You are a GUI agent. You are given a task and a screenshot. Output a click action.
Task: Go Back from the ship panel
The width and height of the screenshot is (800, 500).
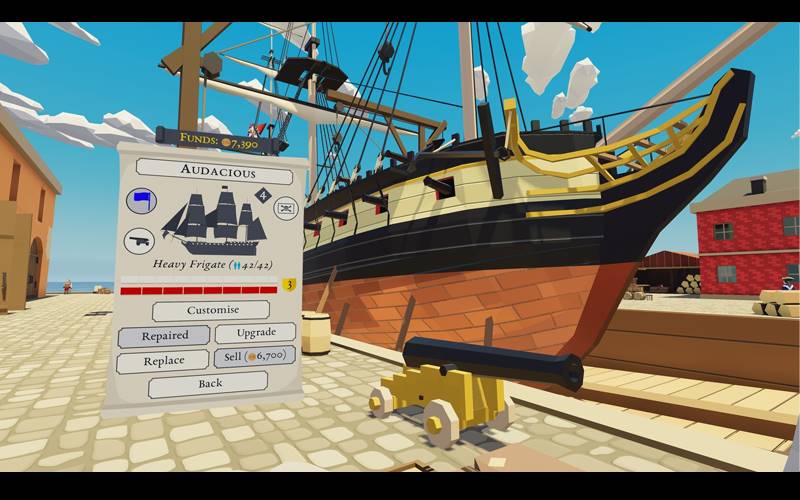209,384
